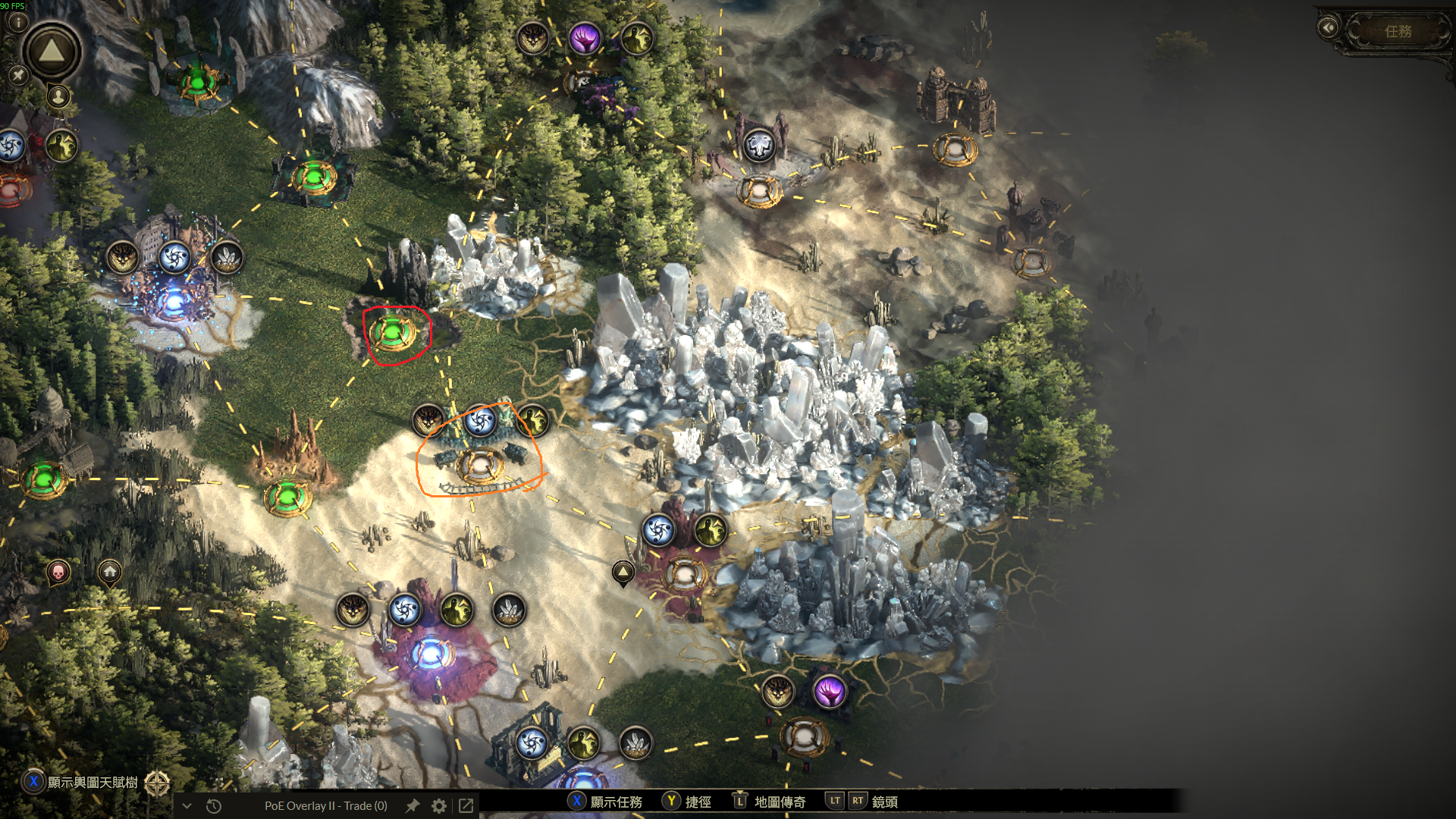Select the green map node circled in red
The width and height of the screenshot is (1456, 819).
point(393,332)
